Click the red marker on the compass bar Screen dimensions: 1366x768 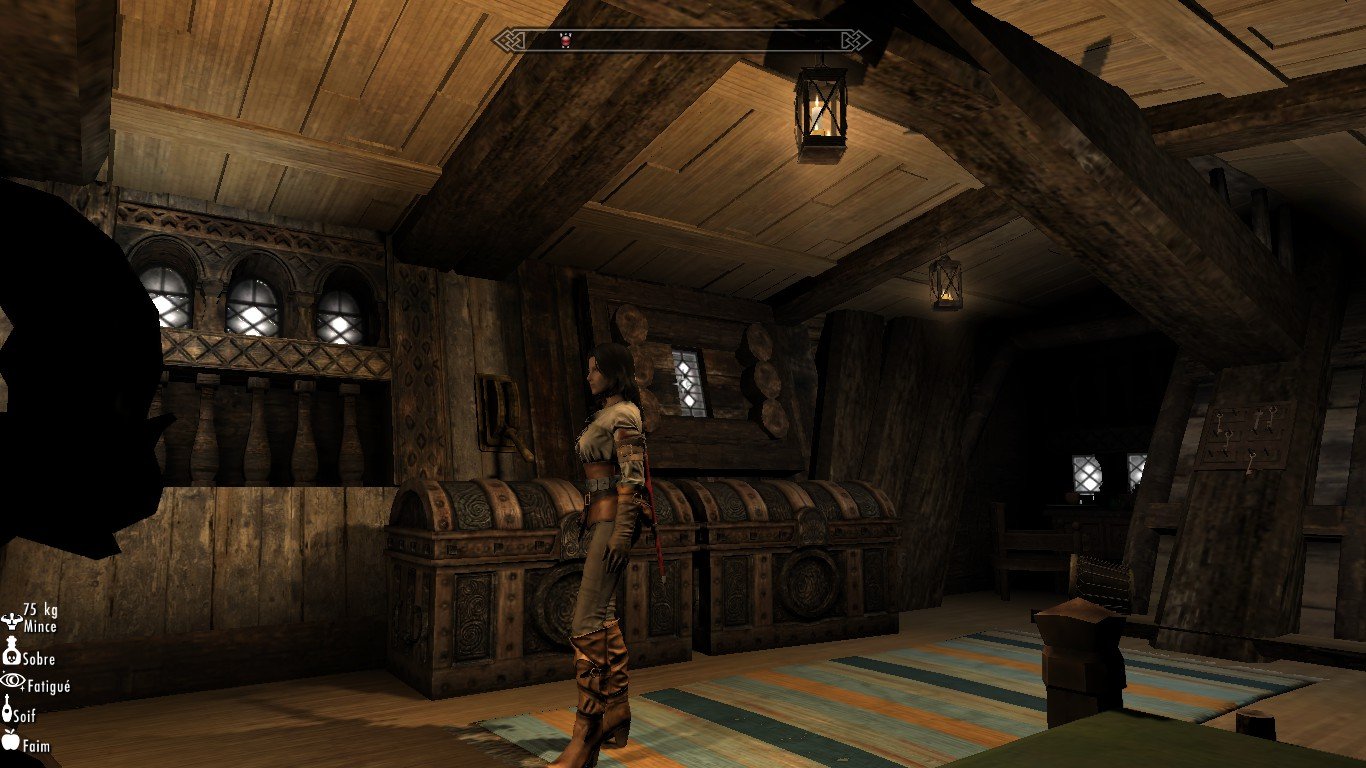pos(566,40)
